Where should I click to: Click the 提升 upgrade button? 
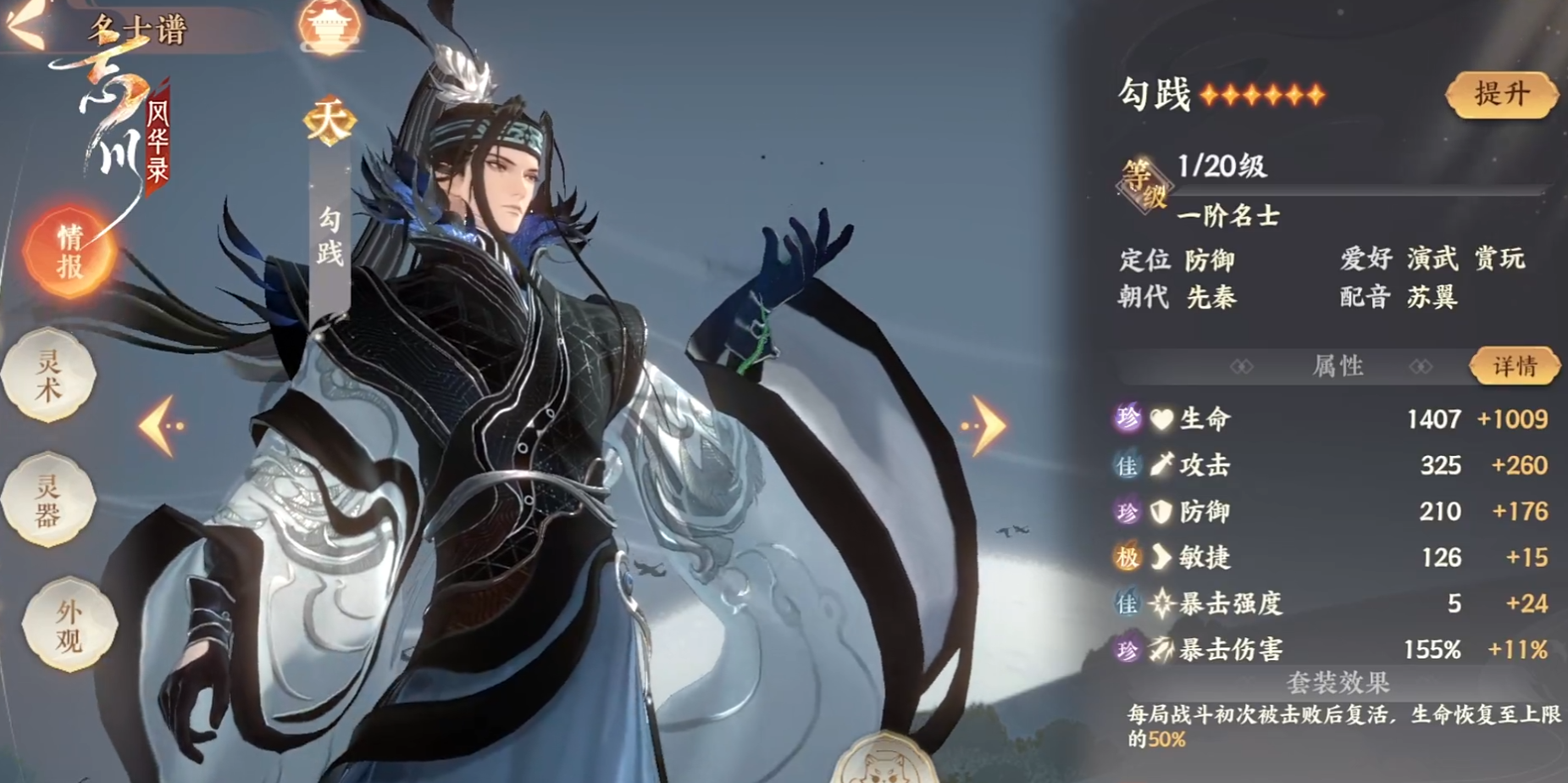[1501, 94]
